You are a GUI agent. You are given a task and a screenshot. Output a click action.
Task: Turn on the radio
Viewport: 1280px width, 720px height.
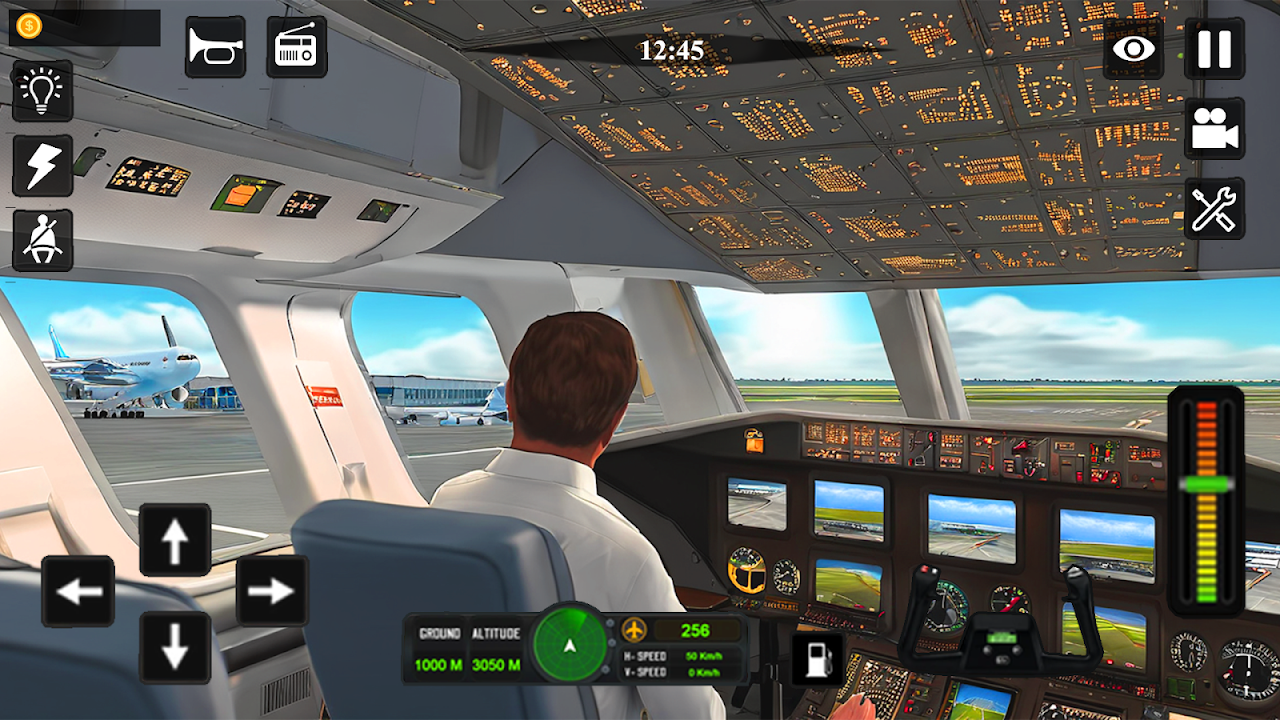(x=296, y=47)
